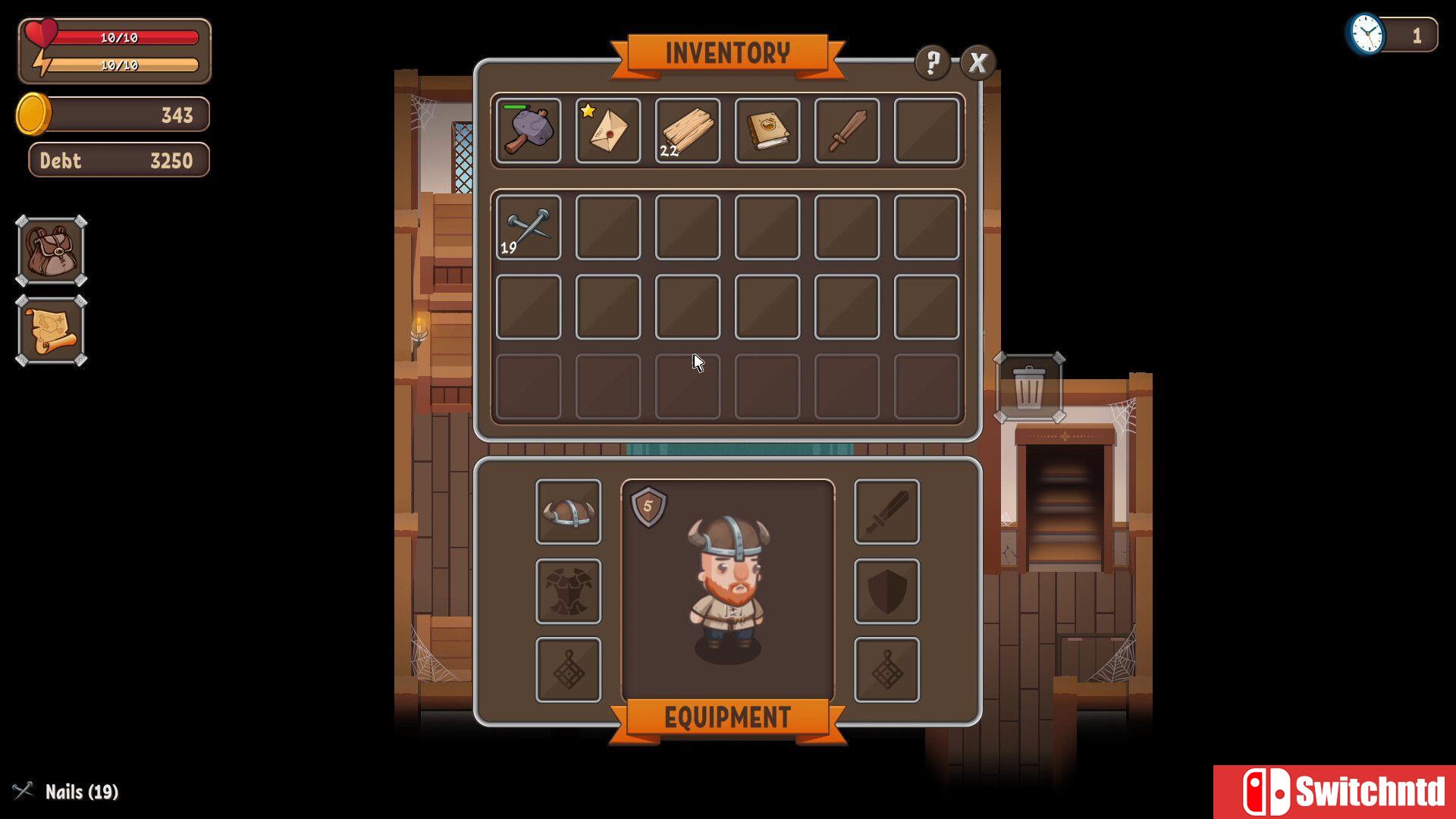This screenshot has height=819, width=1456.
Task: Select the hammer in the inventory
Action: 529,130
